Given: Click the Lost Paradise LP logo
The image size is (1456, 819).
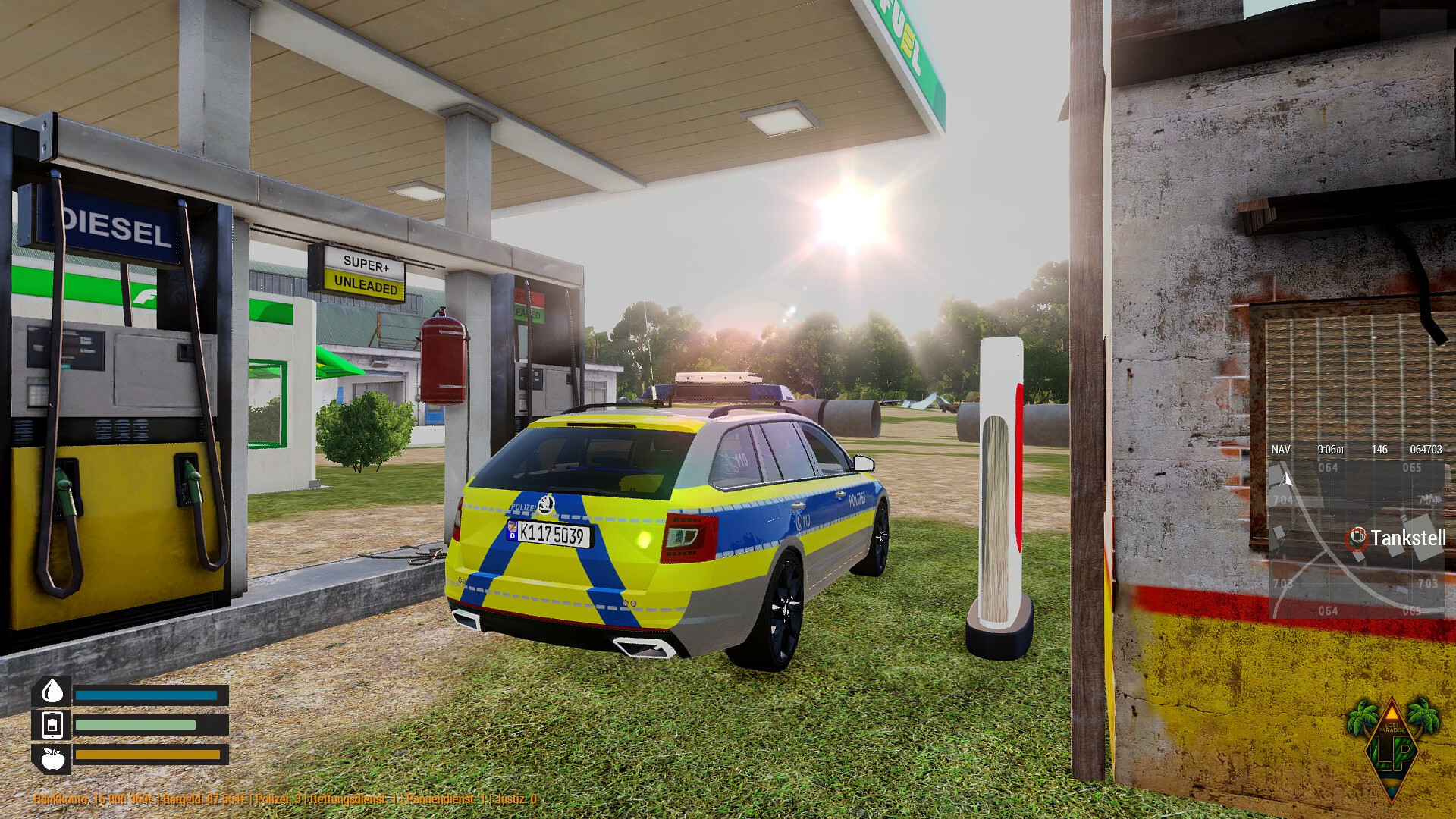Looking at the screenshot, I should point(1392,748).
